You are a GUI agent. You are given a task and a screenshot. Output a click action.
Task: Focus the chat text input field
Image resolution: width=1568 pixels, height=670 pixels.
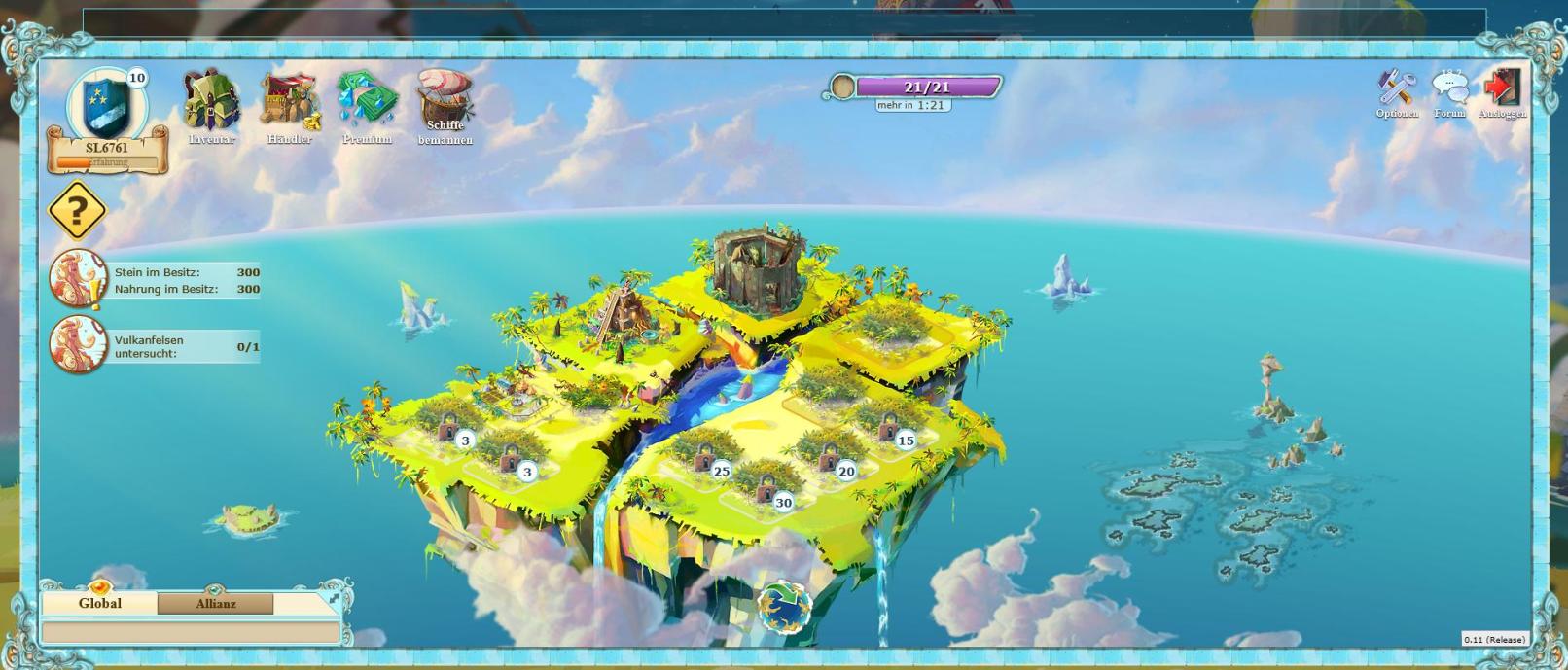[191, 633]
